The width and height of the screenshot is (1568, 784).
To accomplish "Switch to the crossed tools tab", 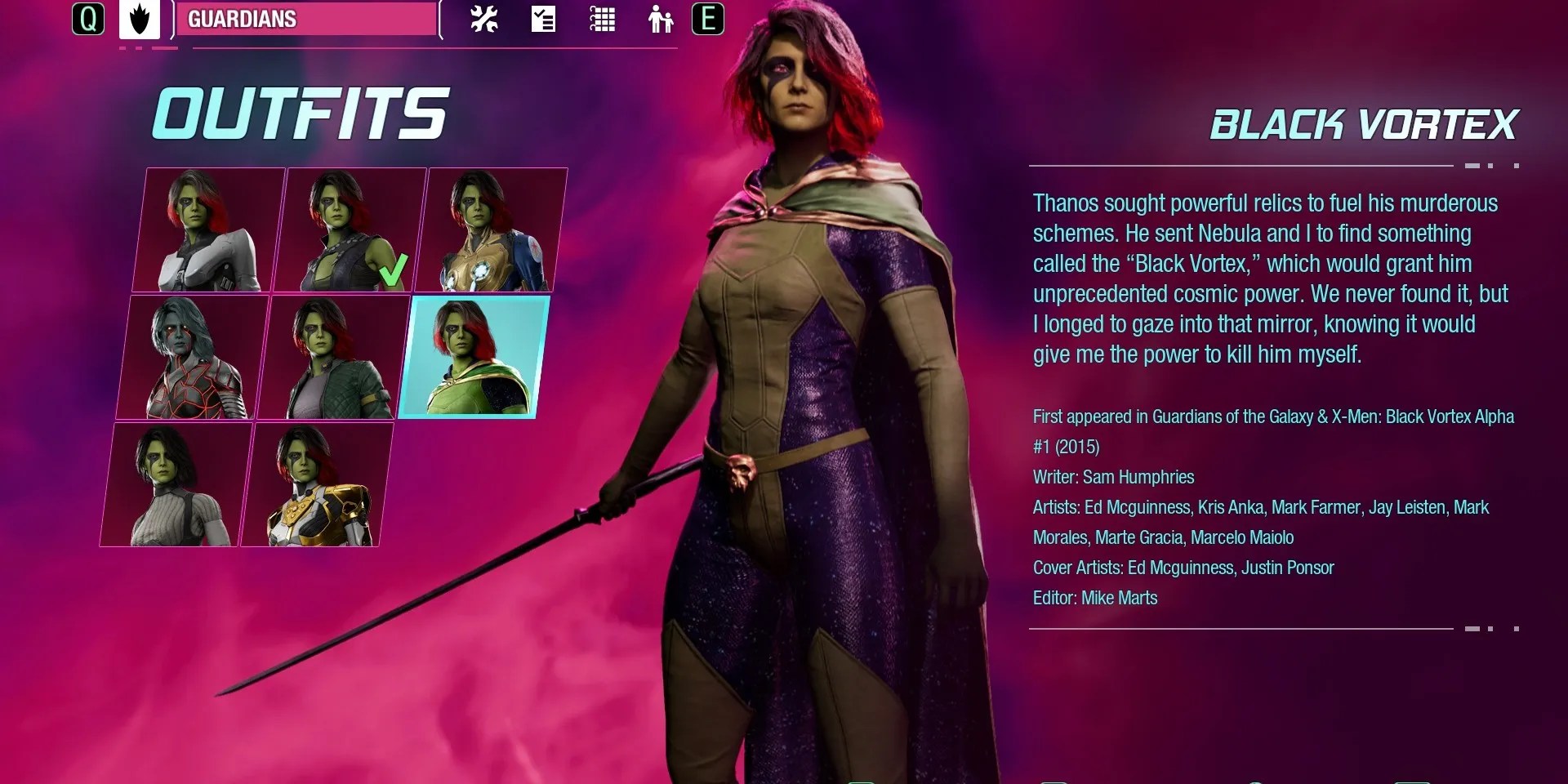I will [x=484, y=20].
